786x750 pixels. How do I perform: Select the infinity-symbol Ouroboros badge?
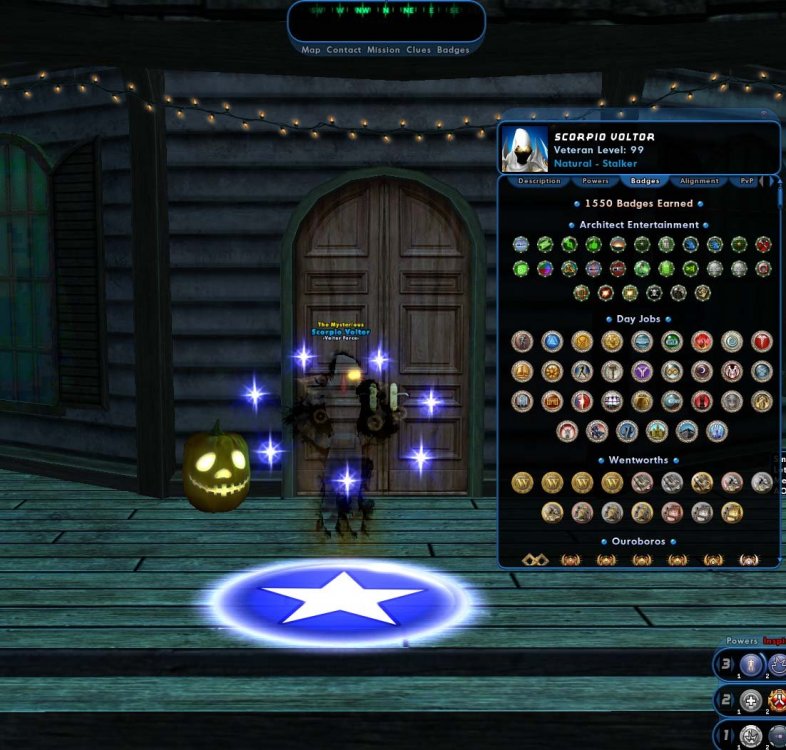(x=535, y=559)
